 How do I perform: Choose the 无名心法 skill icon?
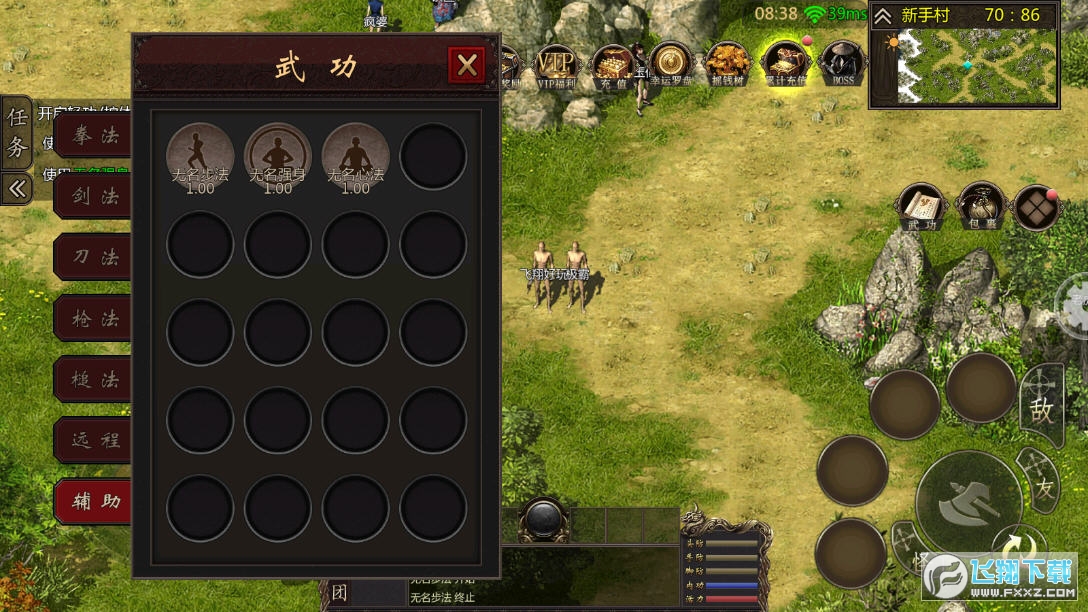point(355,156)
